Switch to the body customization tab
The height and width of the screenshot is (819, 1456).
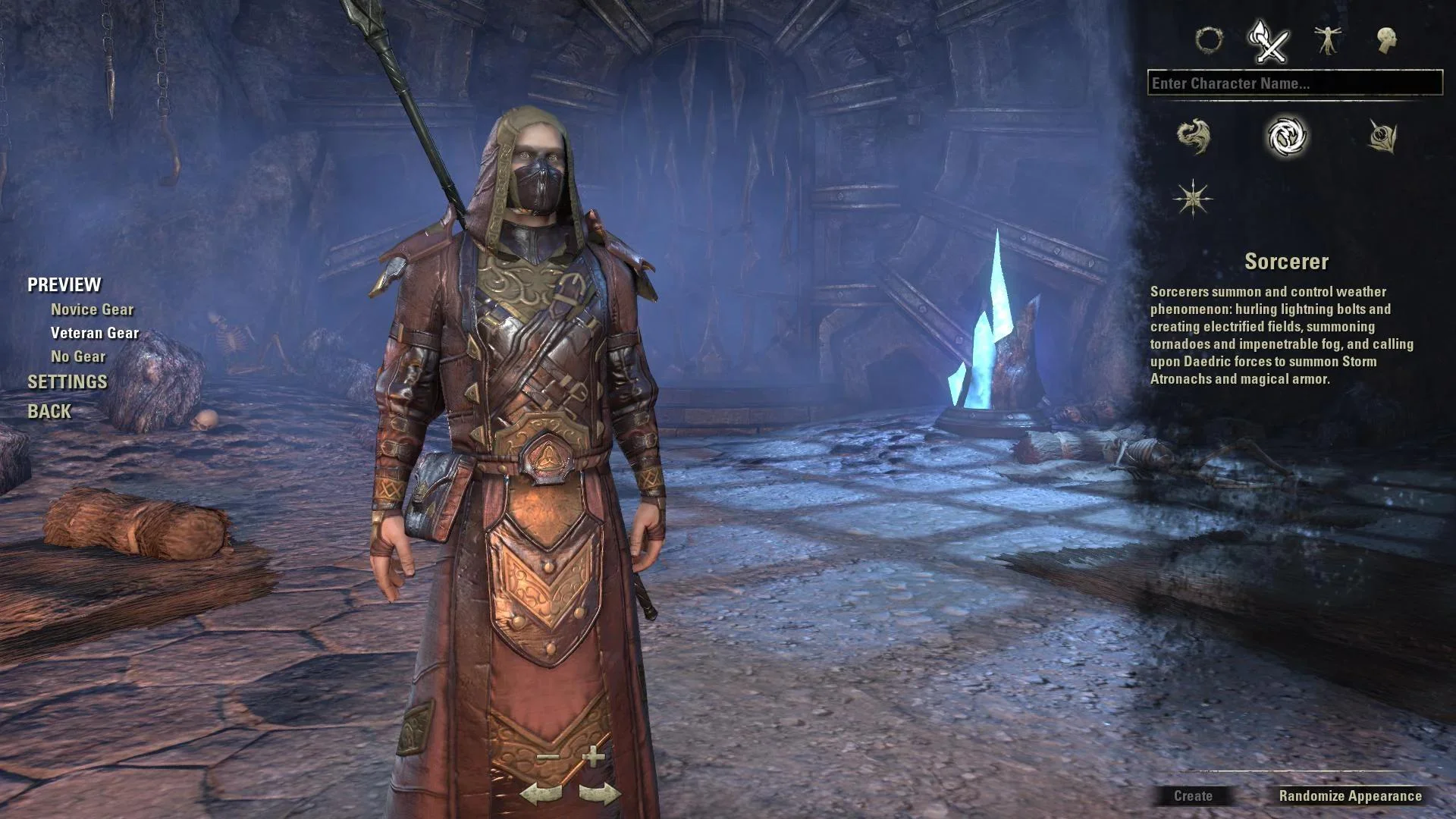[1328, 40]
